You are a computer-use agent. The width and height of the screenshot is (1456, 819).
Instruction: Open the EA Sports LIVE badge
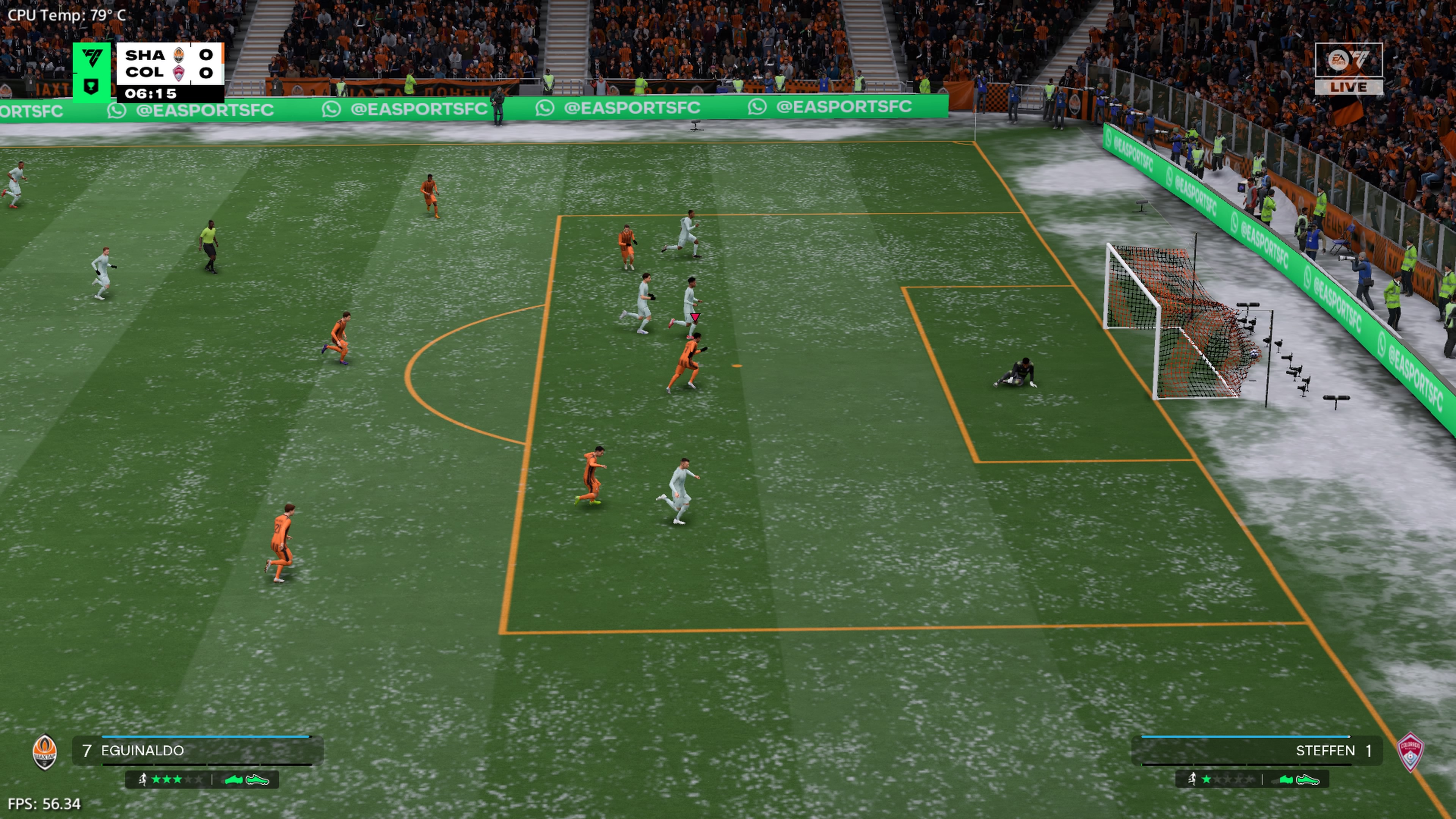tap(1349, 68)
